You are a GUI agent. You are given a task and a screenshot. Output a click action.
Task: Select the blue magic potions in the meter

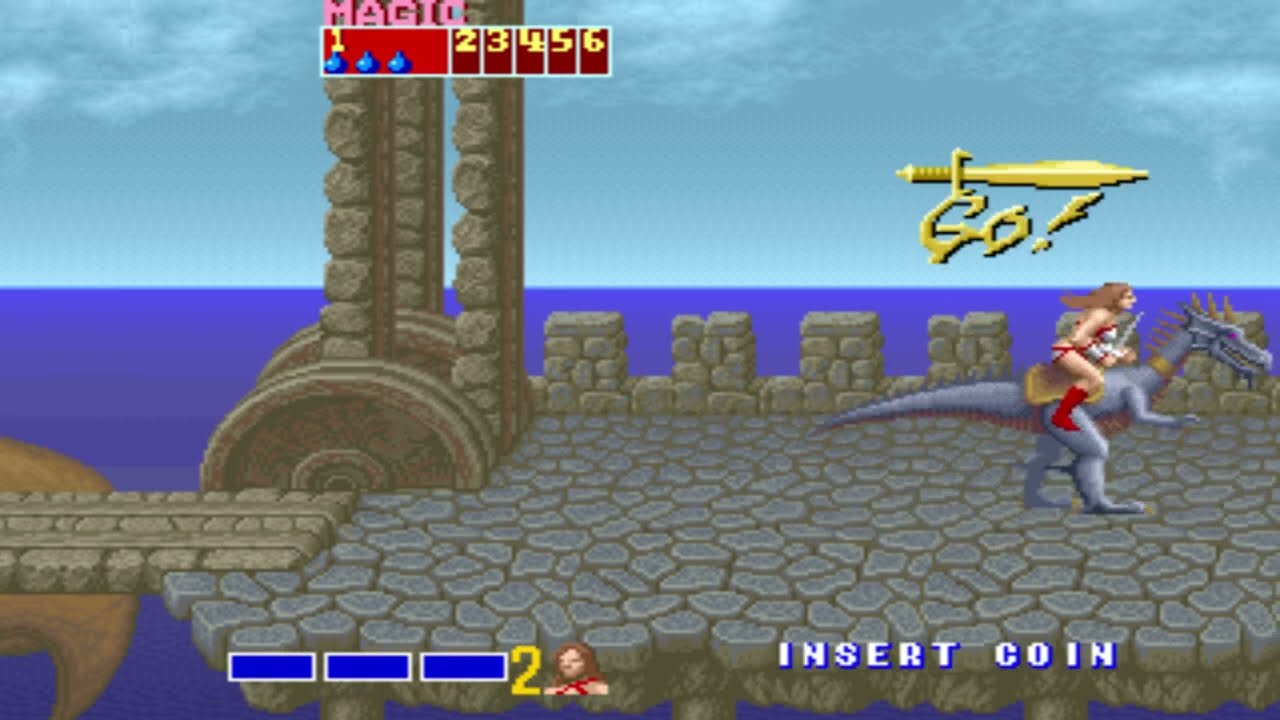[x=367, y=62]
